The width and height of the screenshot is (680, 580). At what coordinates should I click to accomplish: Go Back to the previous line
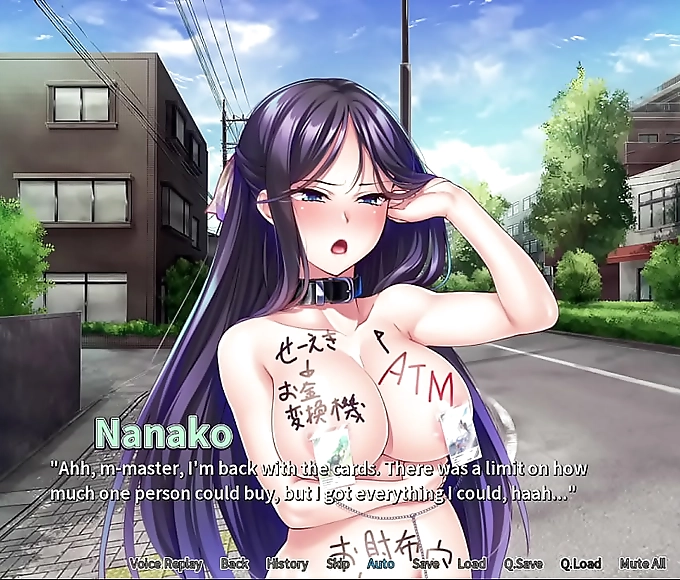tap(234, 564)
